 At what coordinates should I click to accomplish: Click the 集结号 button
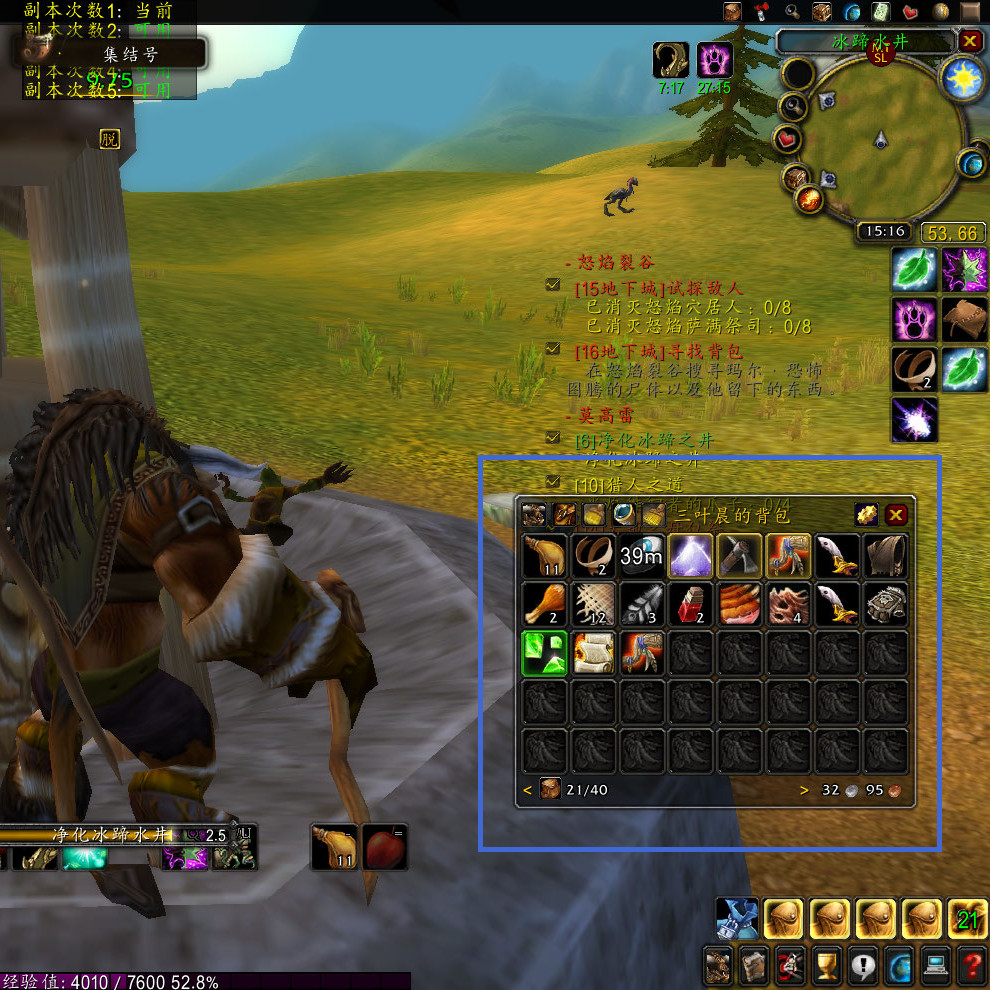[130, 54]
